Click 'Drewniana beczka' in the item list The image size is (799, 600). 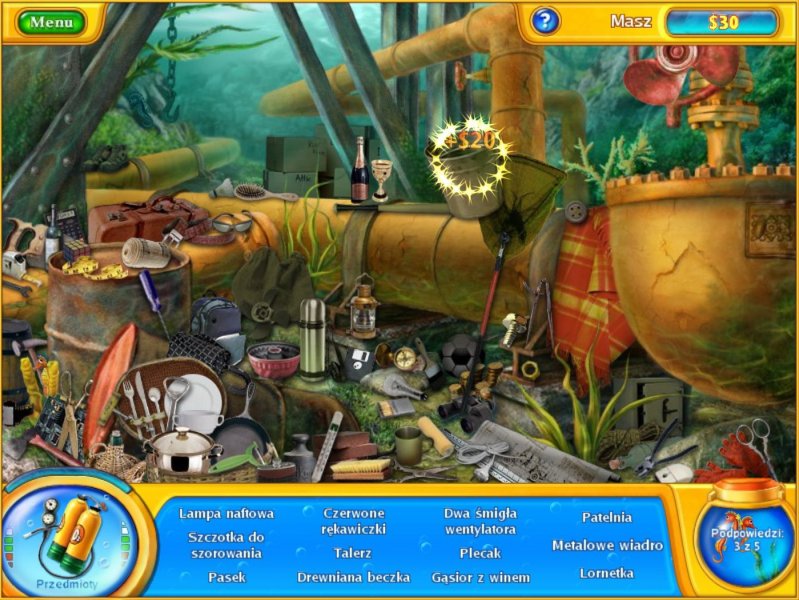pyautogui.click(x=353, y=577)
